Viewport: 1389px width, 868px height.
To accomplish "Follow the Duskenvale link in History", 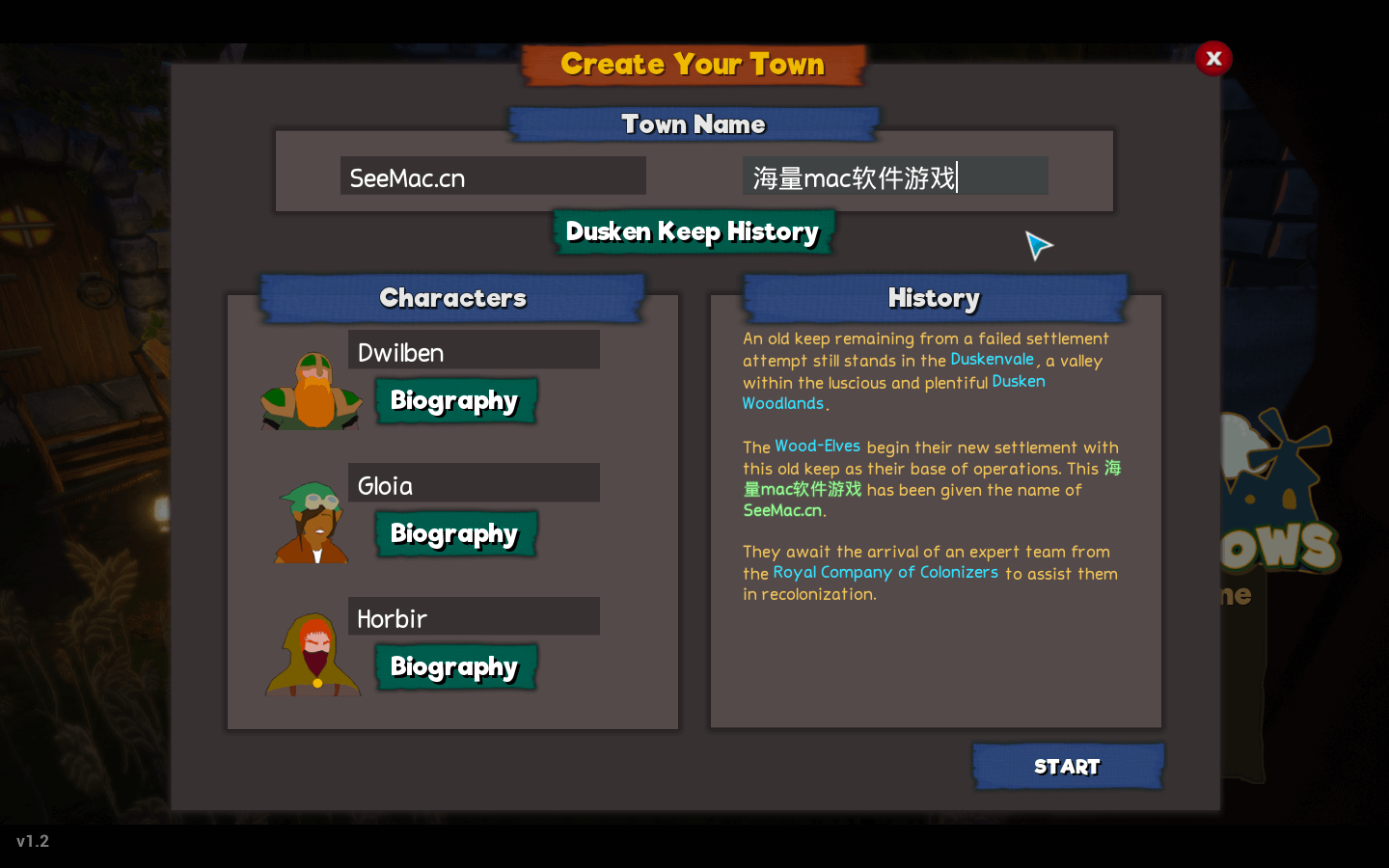I will [992, 359].
